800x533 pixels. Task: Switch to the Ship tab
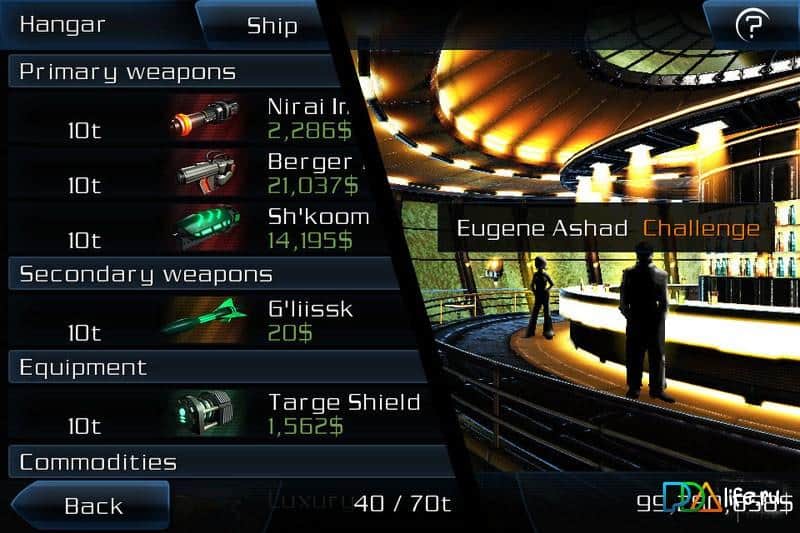[x=272, y=25]
